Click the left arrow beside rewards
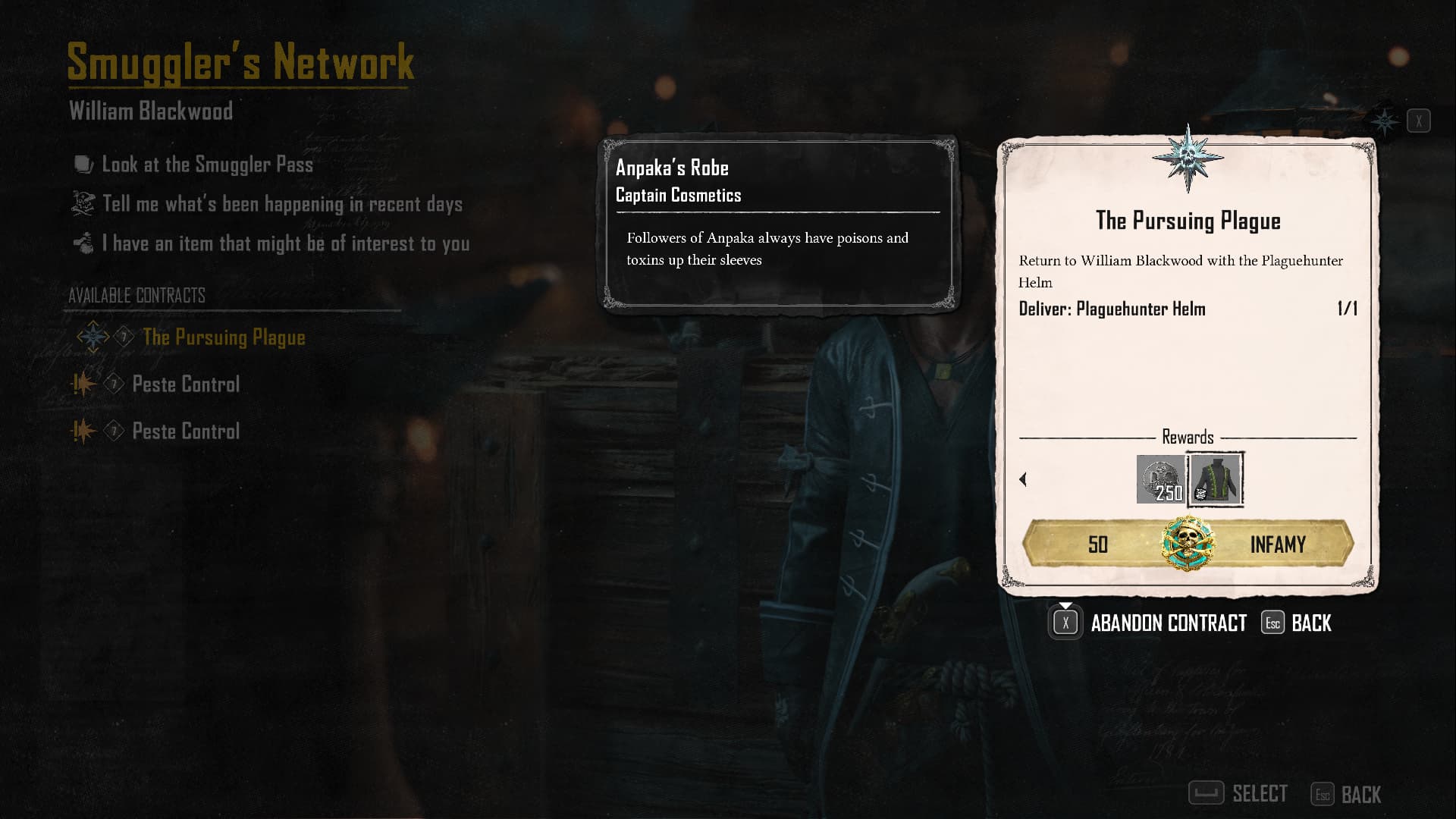The width and height of the screenshot is (1456, 819). pyautogui.click(x=1023, y=479)
